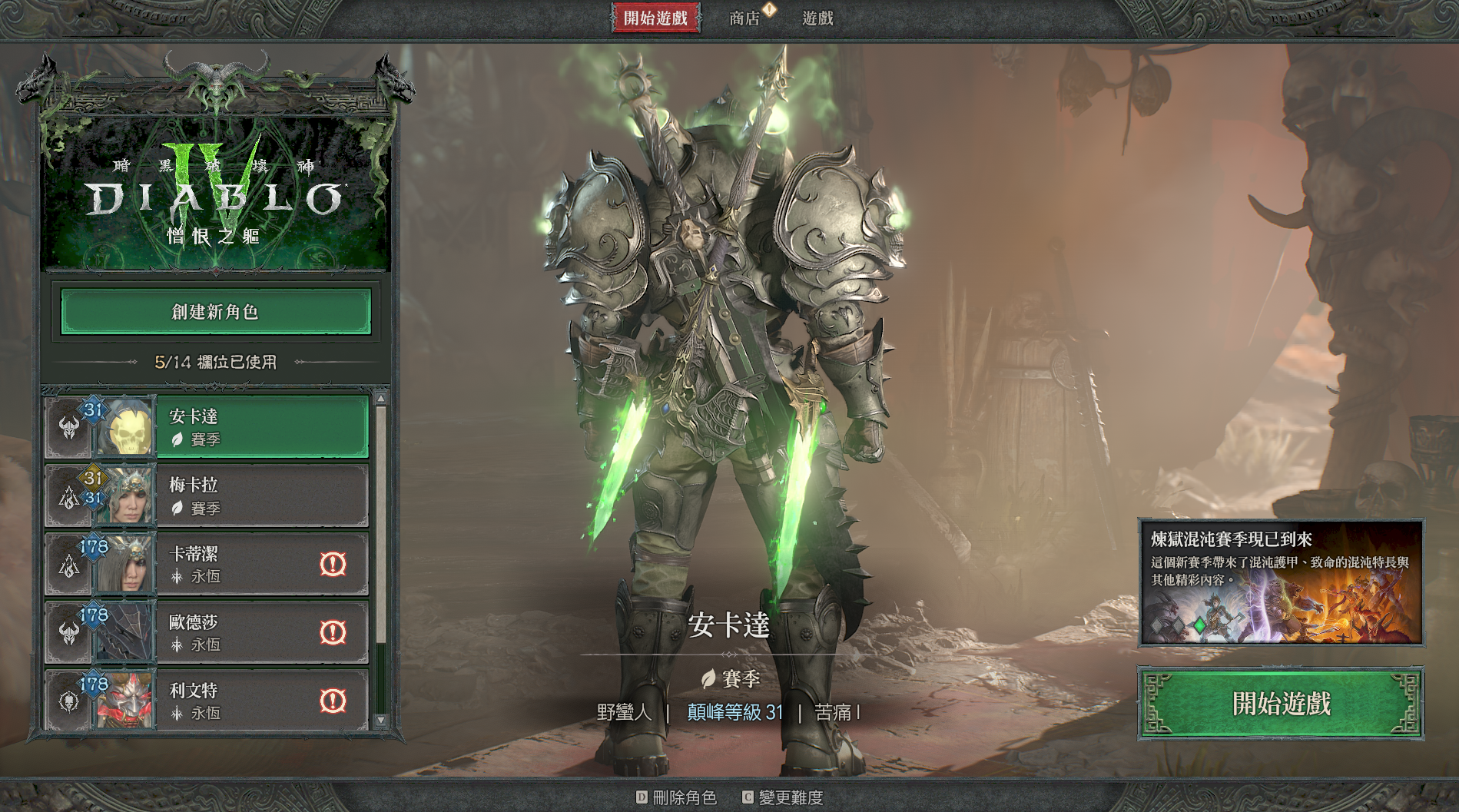Click the red warning icon beside 利文特
Image resolution: width=1459 pixels, height=812 pixels.
[333, 701]
